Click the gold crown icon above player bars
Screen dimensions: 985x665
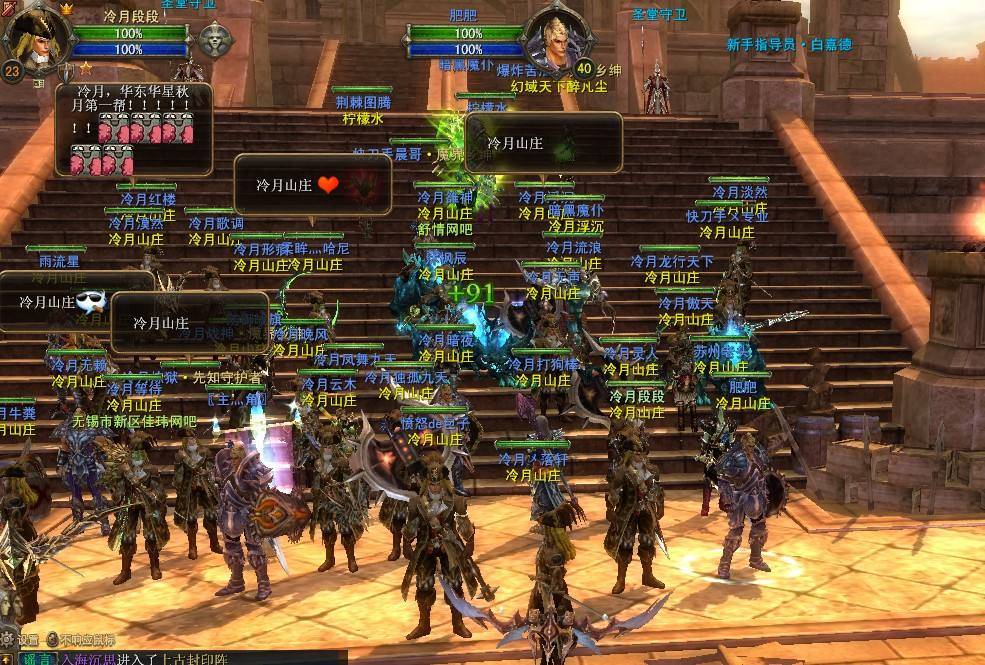(67, 9)
